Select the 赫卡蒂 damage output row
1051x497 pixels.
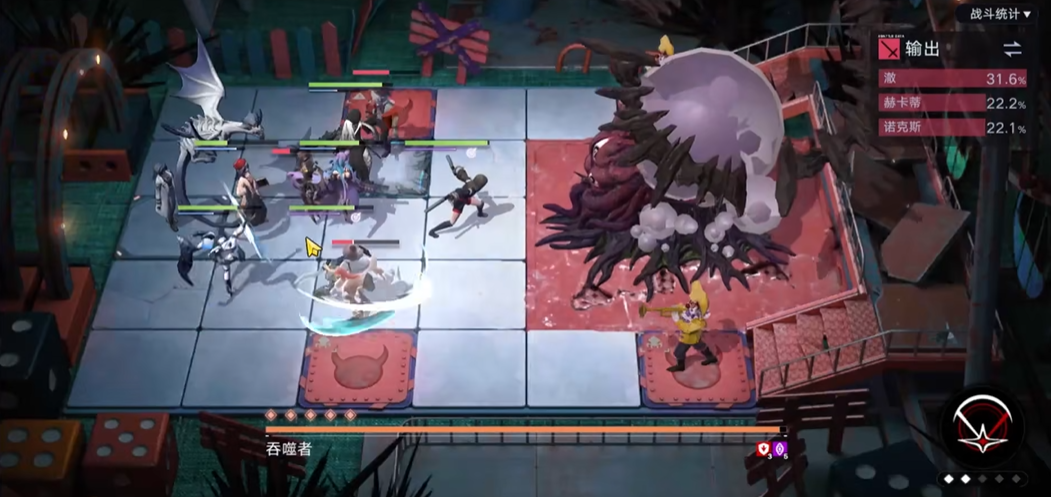(x=953, y=103)
